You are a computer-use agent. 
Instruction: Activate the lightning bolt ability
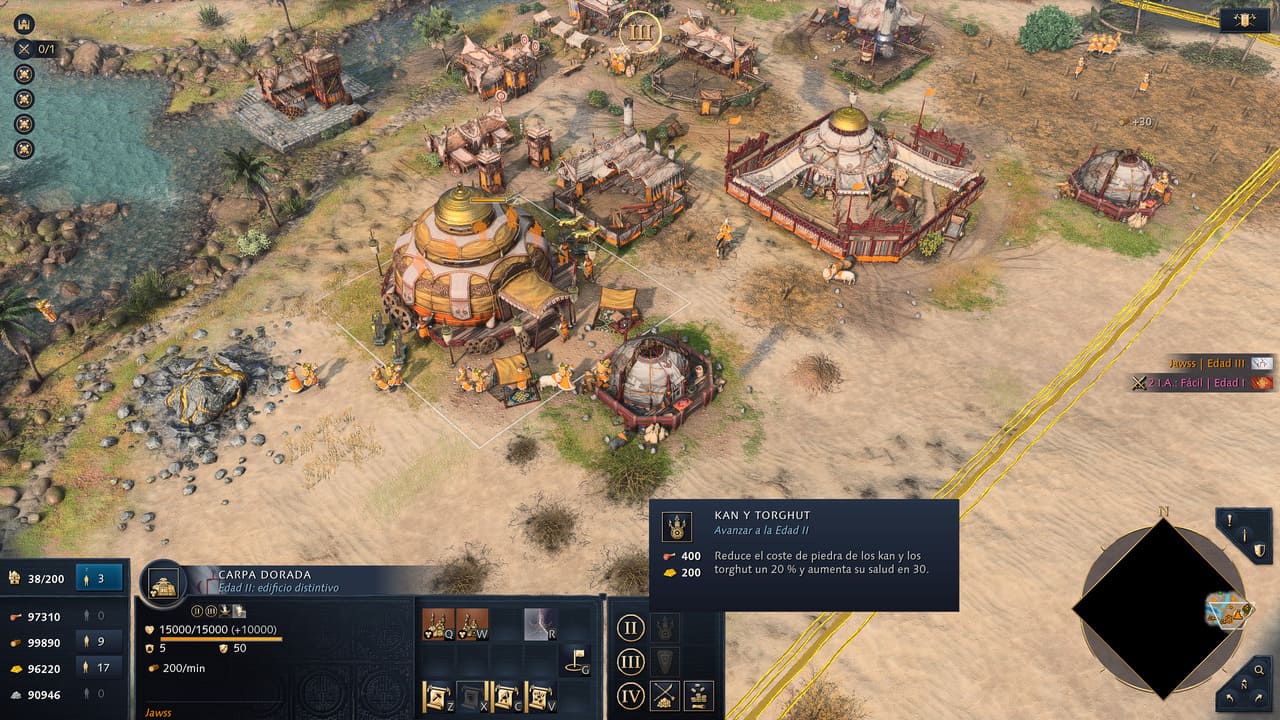540,624
